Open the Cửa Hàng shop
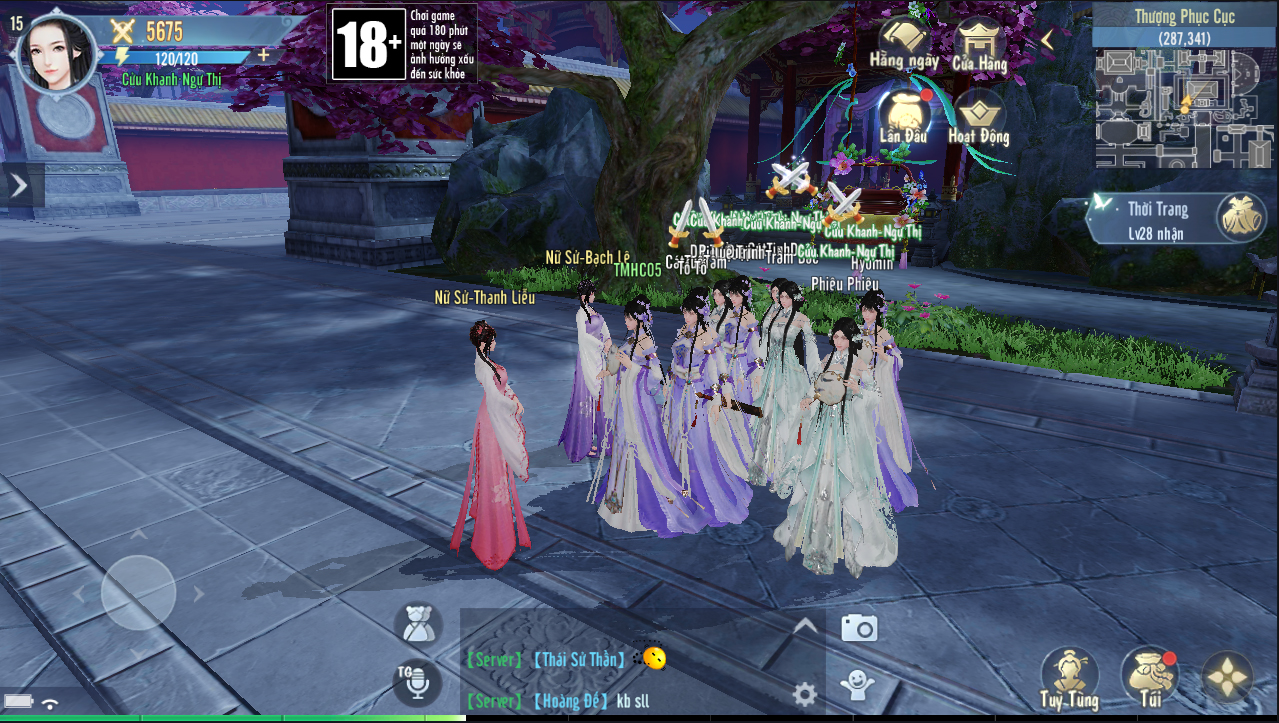Viewport: 1279px width, 723px height. 979,46
